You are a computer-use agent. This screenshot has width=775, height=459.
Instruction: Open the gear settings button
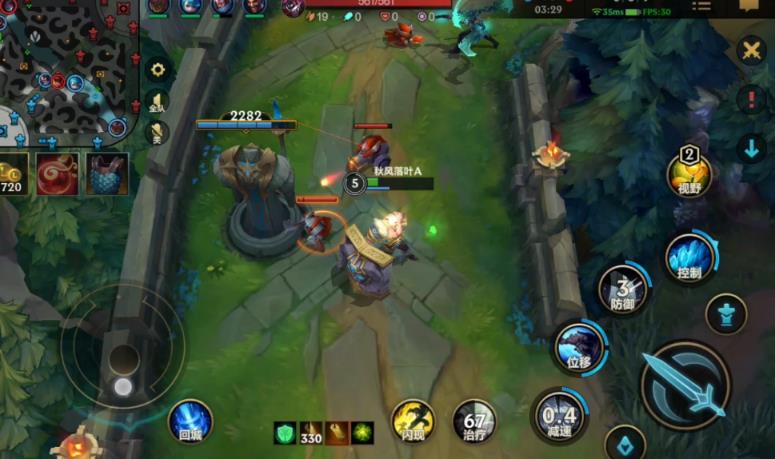pos(157,70)
